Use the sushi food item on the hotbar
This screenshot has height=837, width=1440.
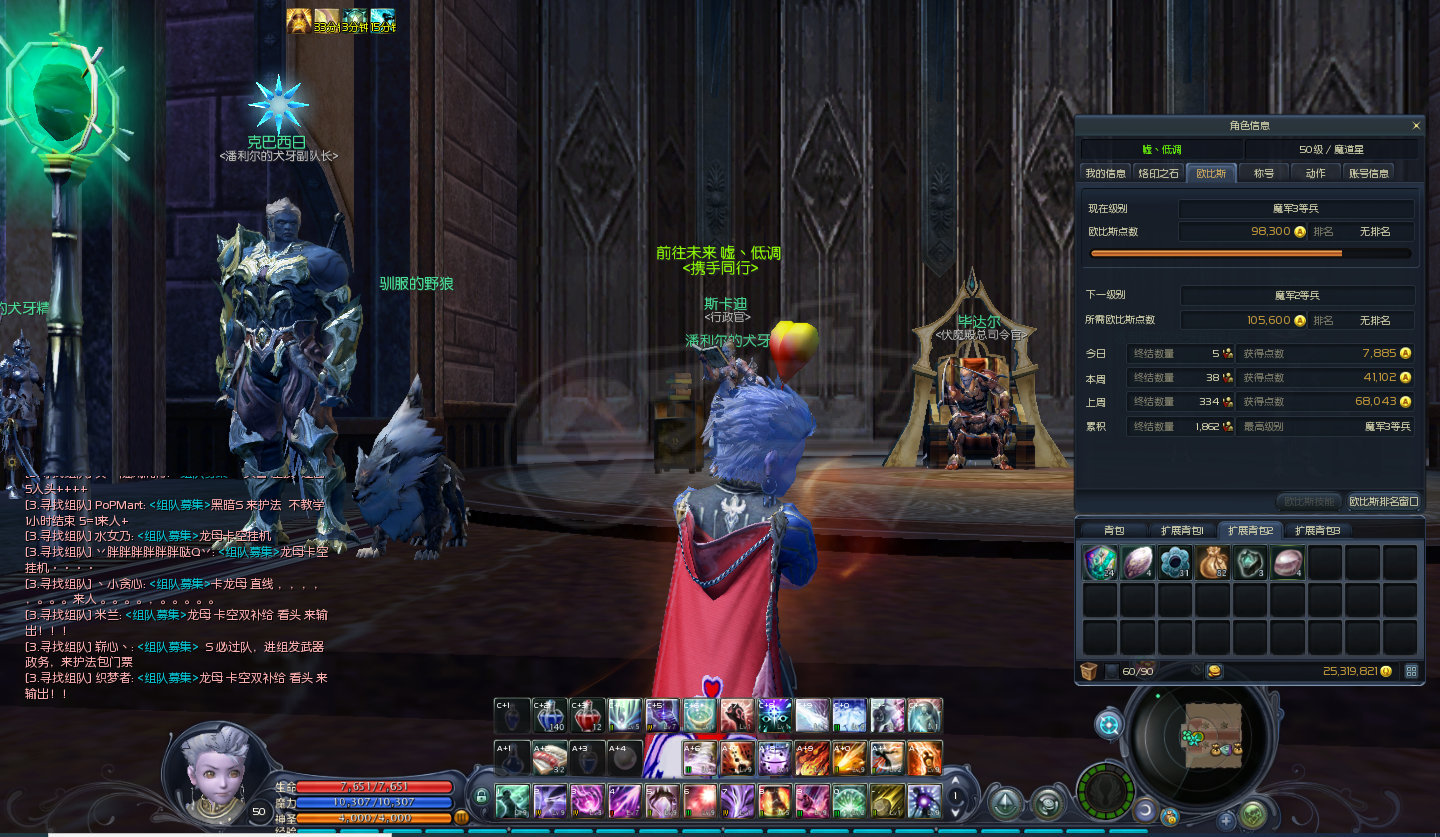550,759
